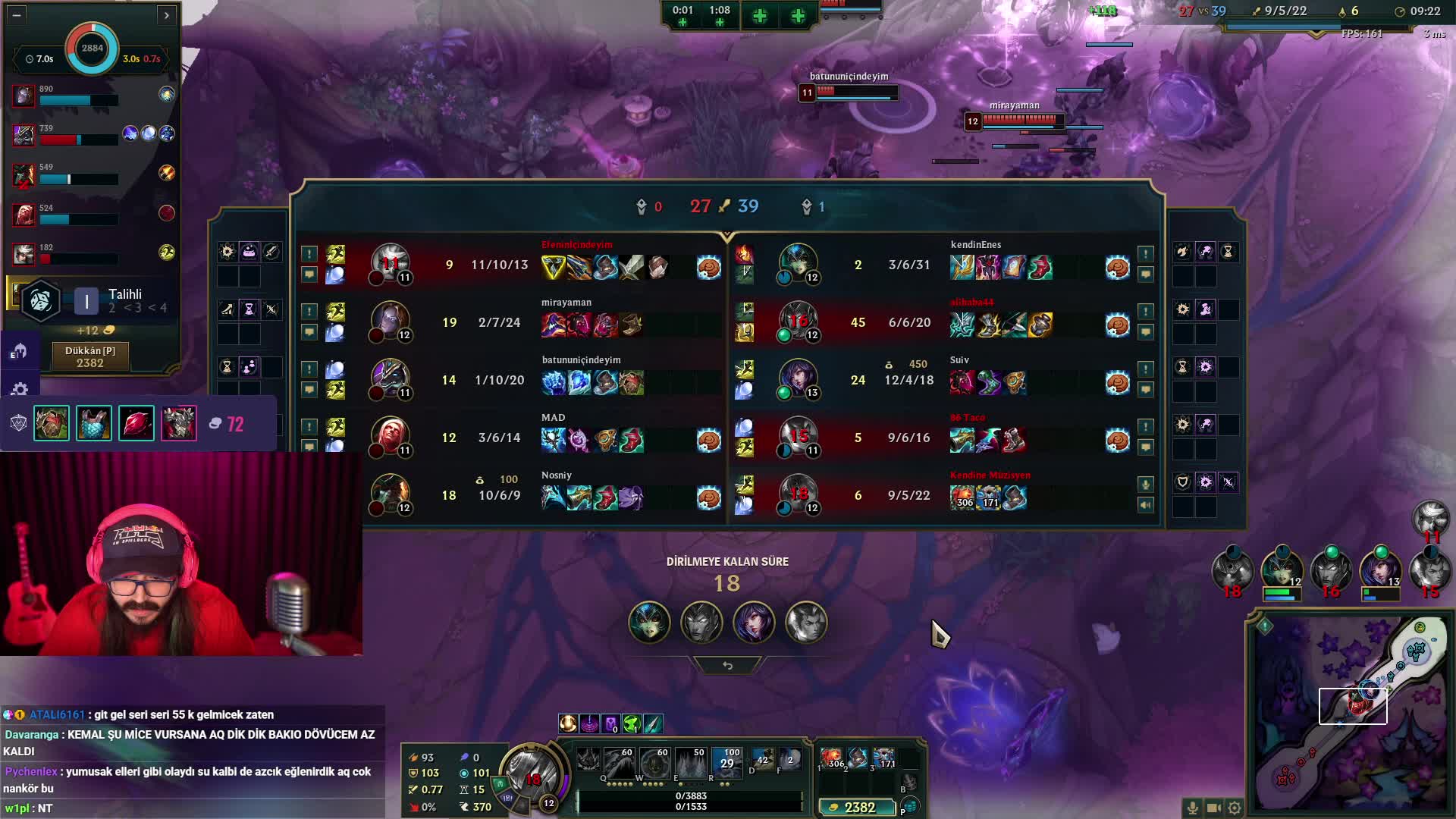Minimize the top-left stats panel
Image resolution: width=1456 pixels, height=819 pixels.
click(17, 14)
